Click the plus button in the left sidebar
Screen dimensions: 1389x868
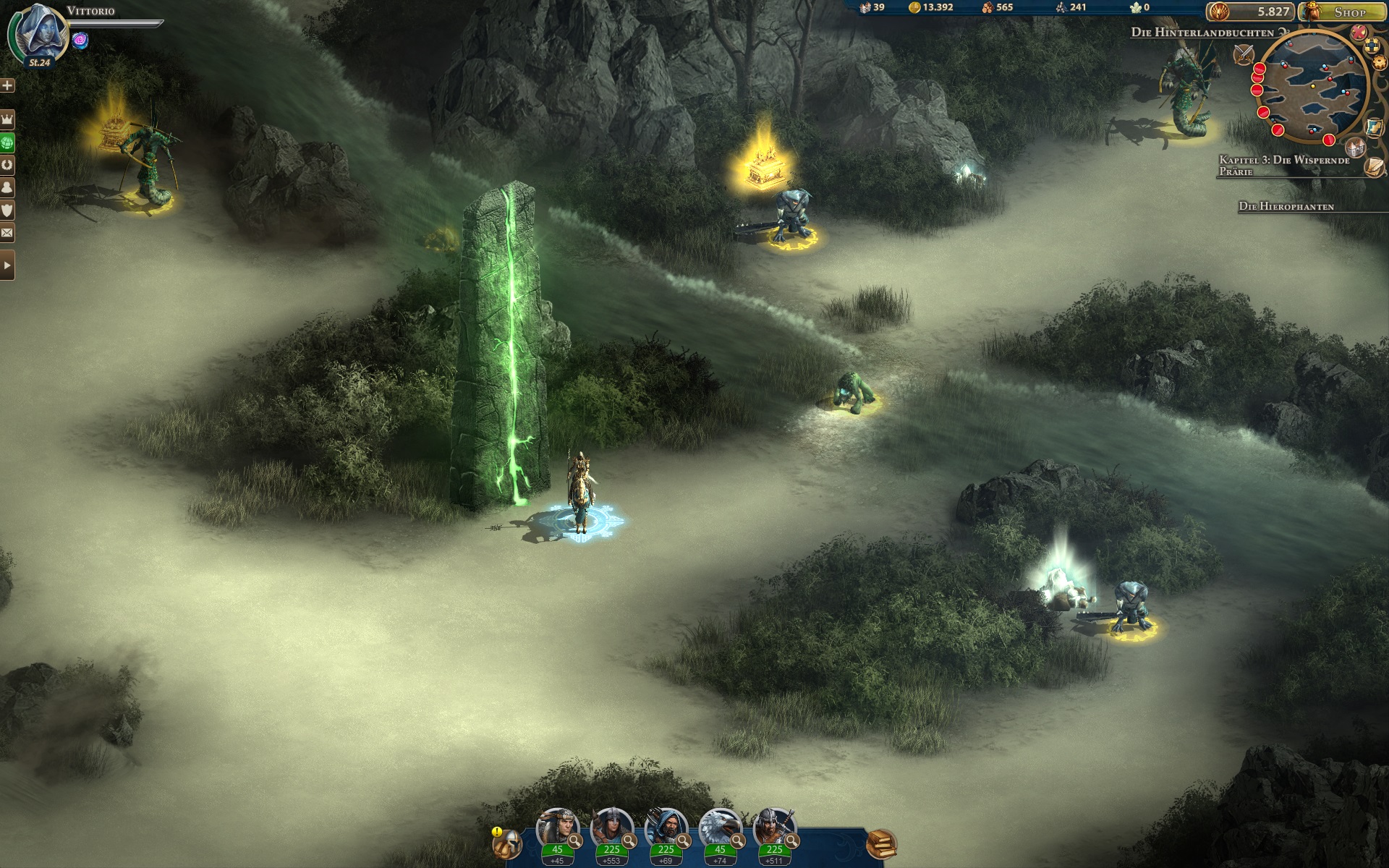point(7,85)
